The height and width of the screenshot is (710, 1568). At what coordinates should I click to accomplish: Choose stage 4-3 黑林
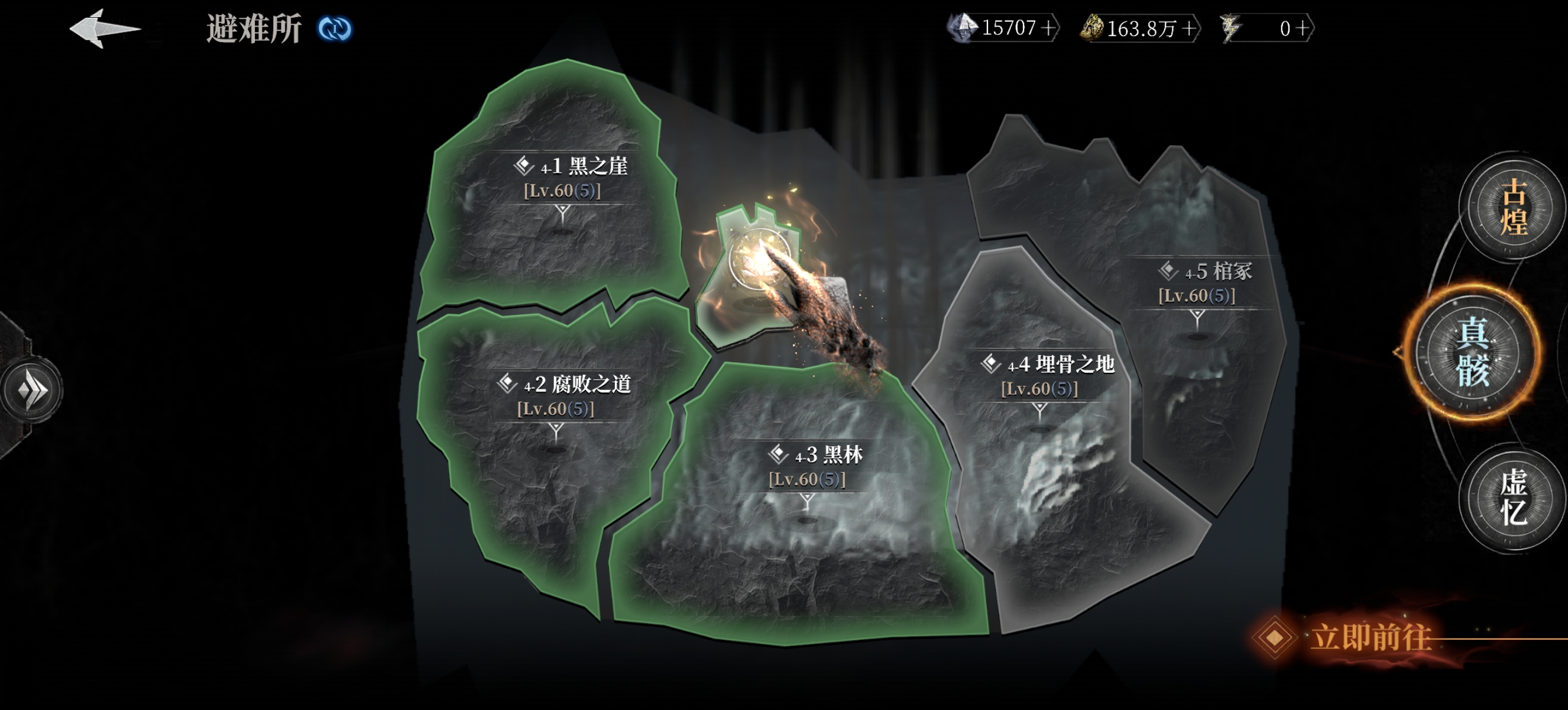814,465
